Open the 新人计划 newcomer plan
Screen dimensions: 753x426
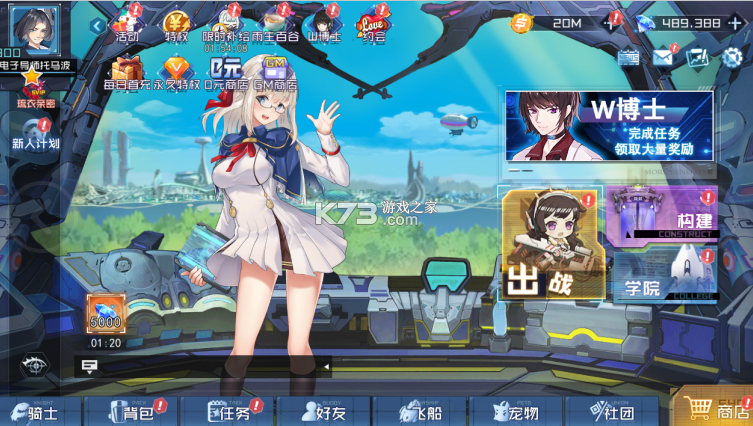[36, 134]
